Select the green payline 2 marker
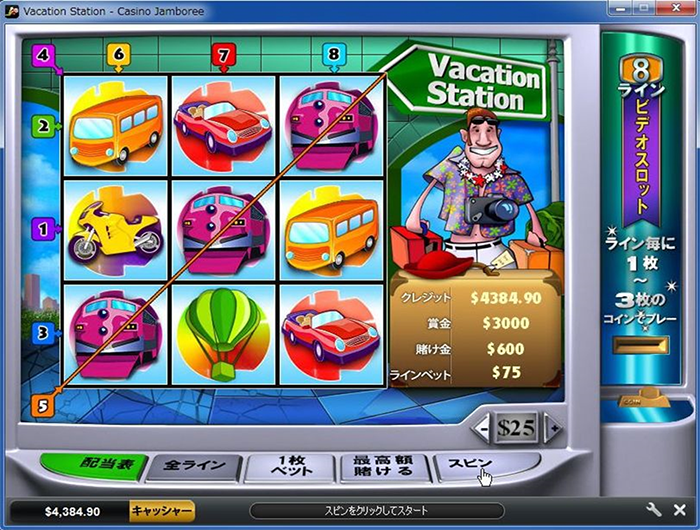Image resolution: width=700 pixels, height=530 pixels. coord(42,126)
